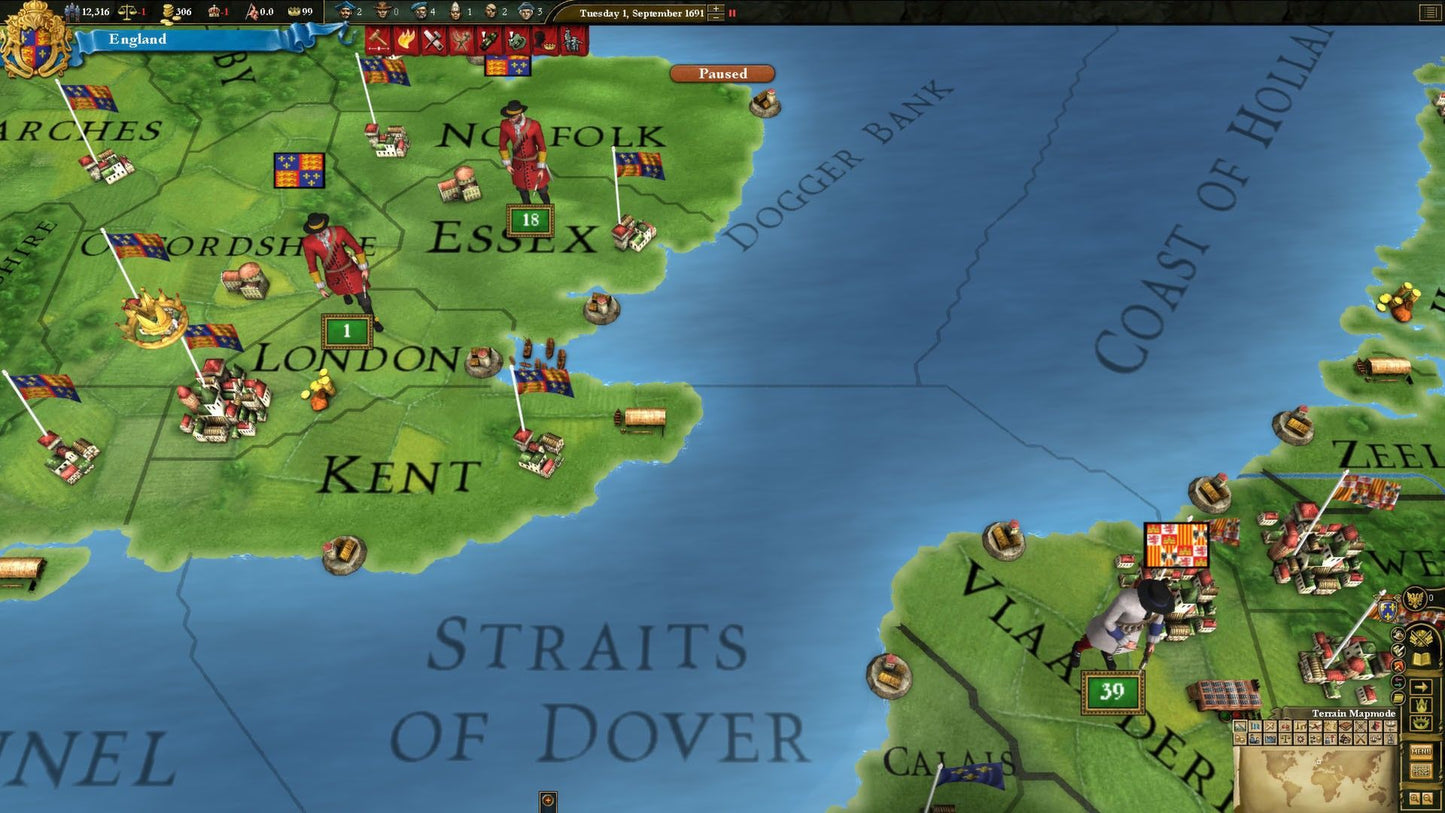Image resolution: width=1445 pixels, height=813 pixels.
Task: Expand the message log scroll icon
Action: [x=1397, y=696]
